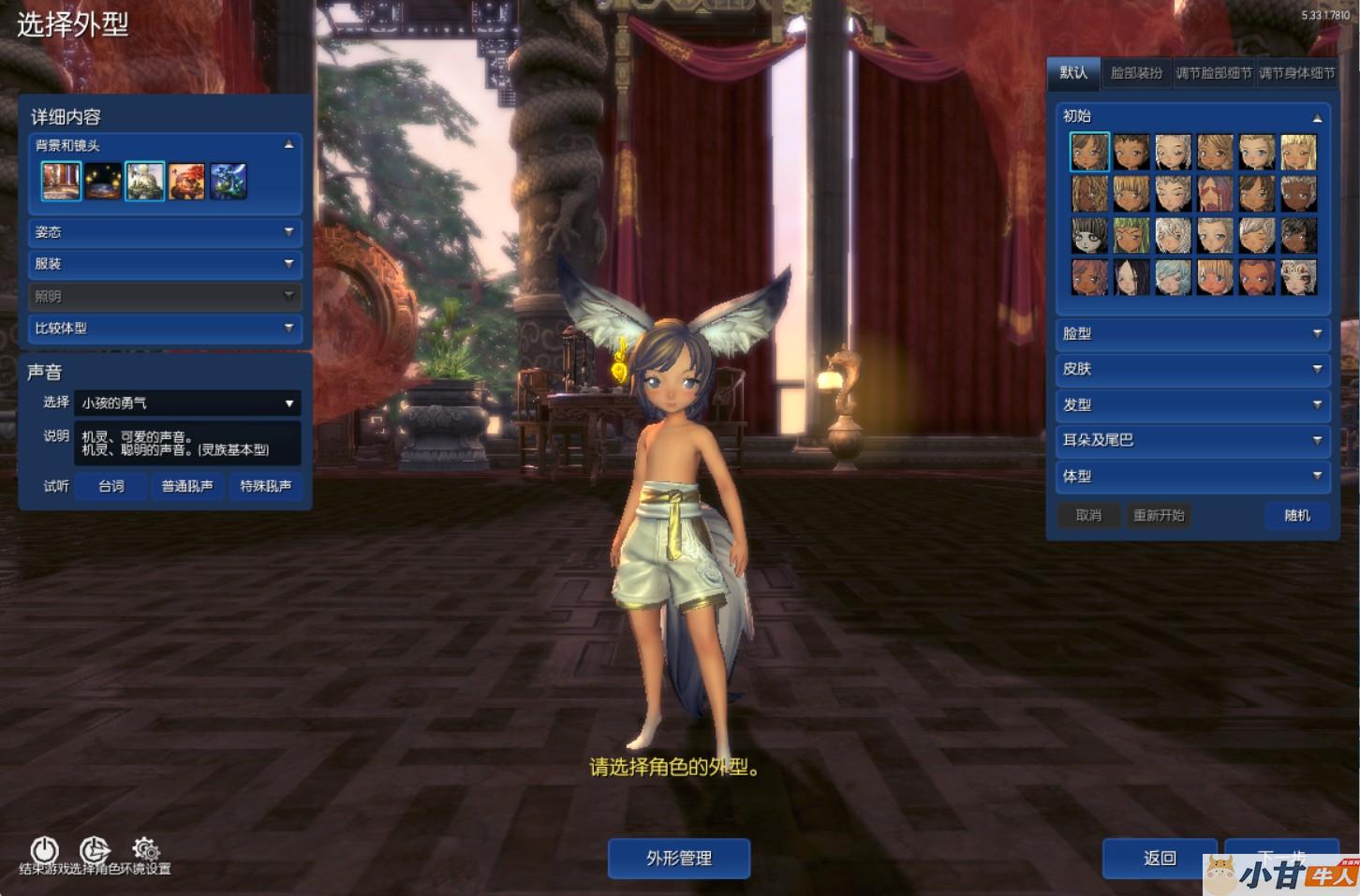Play the 普通吼声 voice sample

187,486
